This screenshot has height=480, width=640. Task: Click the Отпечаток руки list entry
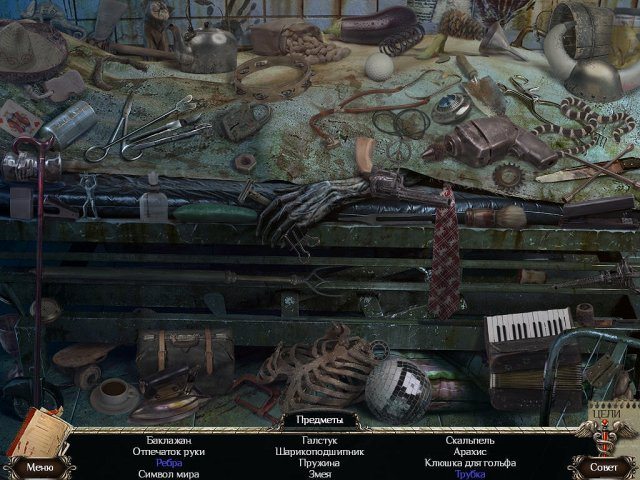coord(168,452)
